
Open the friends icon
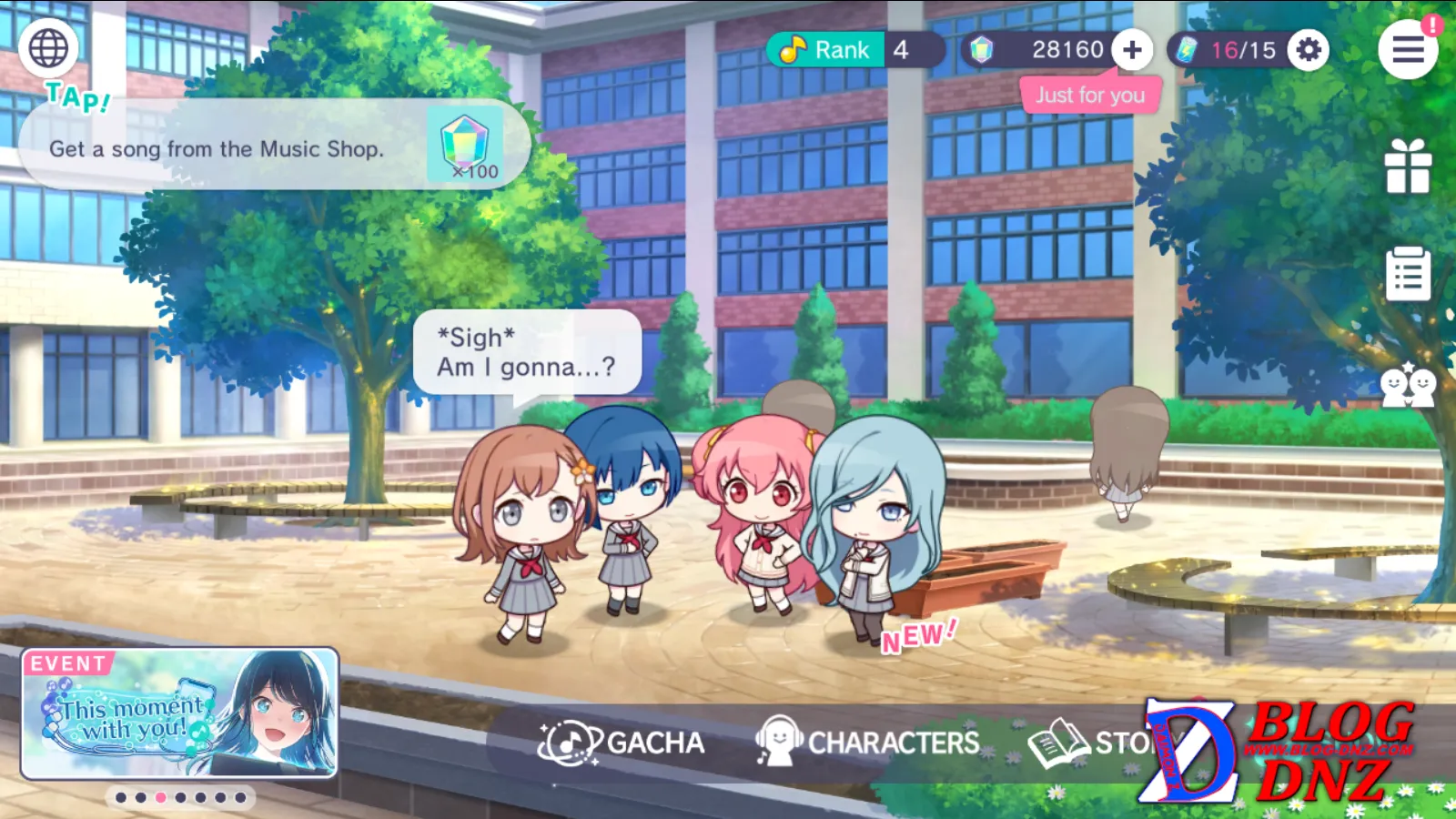1408,386
